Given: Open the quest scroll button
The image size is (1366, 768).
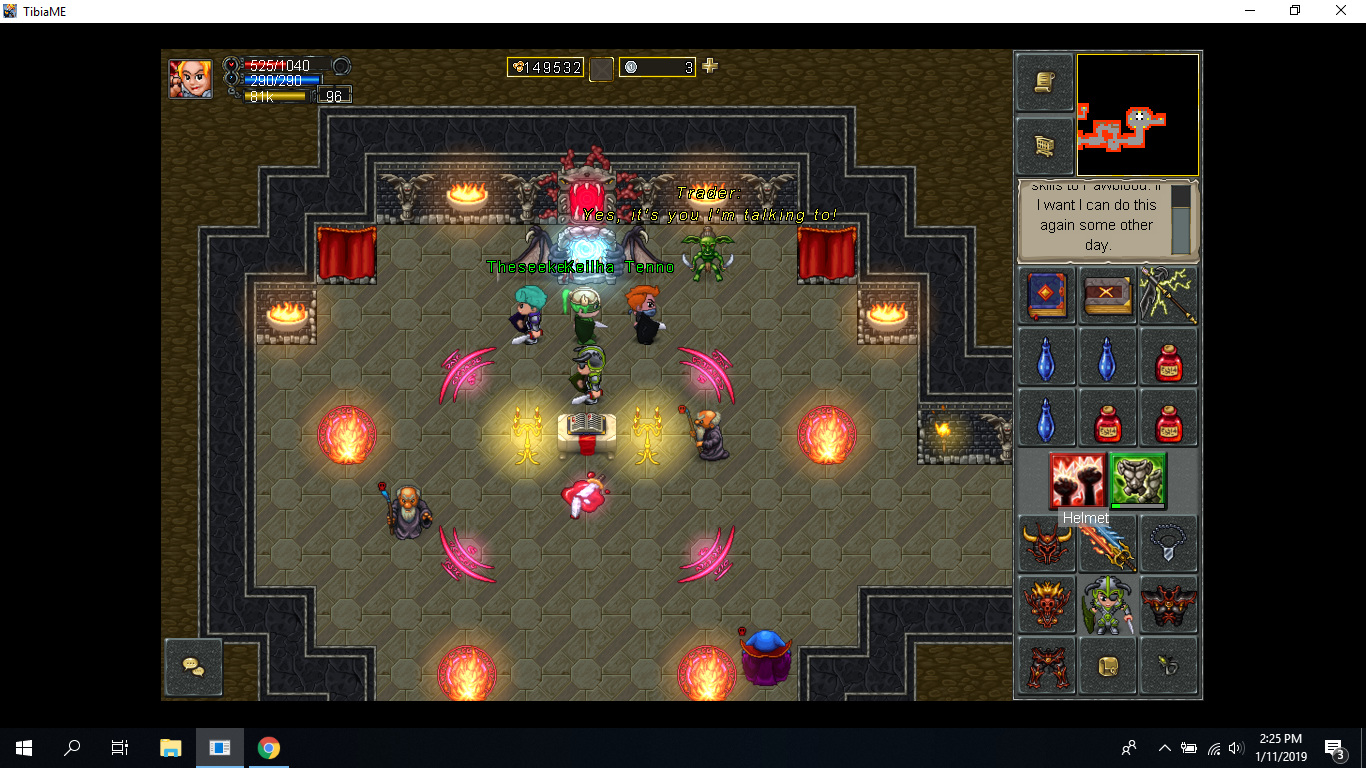Looking at the screenshot, I should [x=1045, y=82].
